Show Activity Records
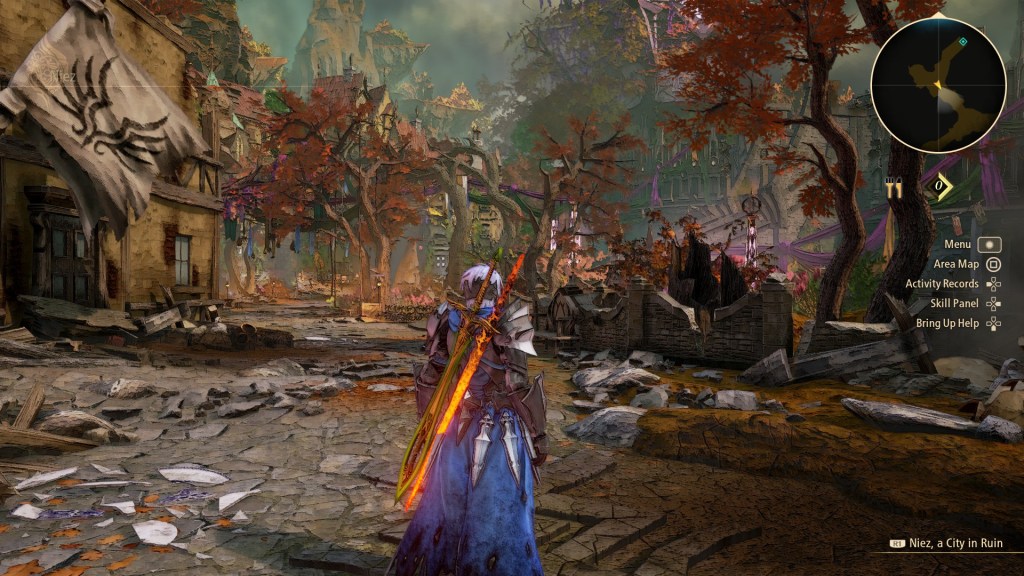The height and width of the screenshot is (576, 1024). click(x=942, y=284)
